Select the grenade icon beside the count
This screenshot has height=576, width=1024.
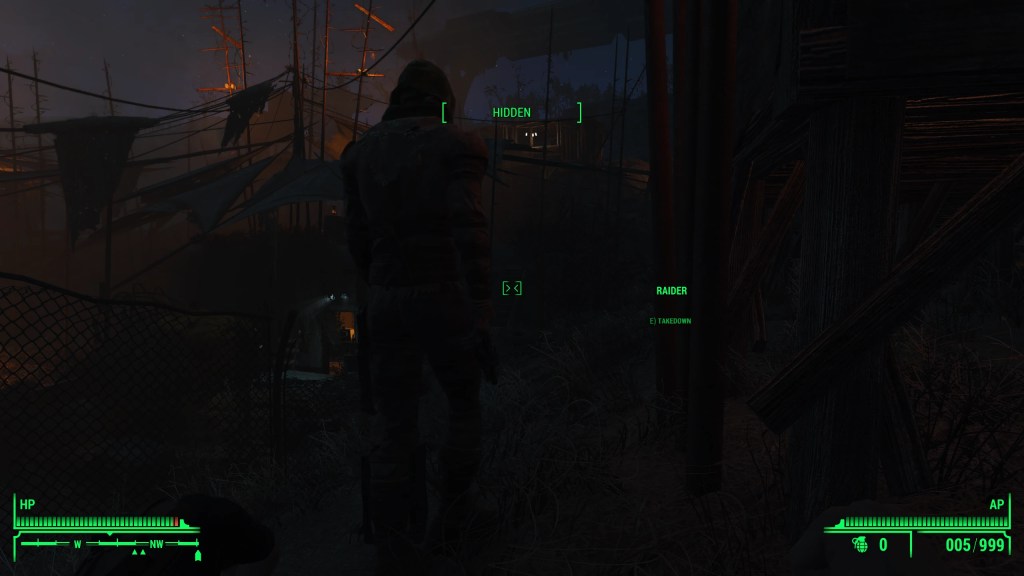click(860, 544)
